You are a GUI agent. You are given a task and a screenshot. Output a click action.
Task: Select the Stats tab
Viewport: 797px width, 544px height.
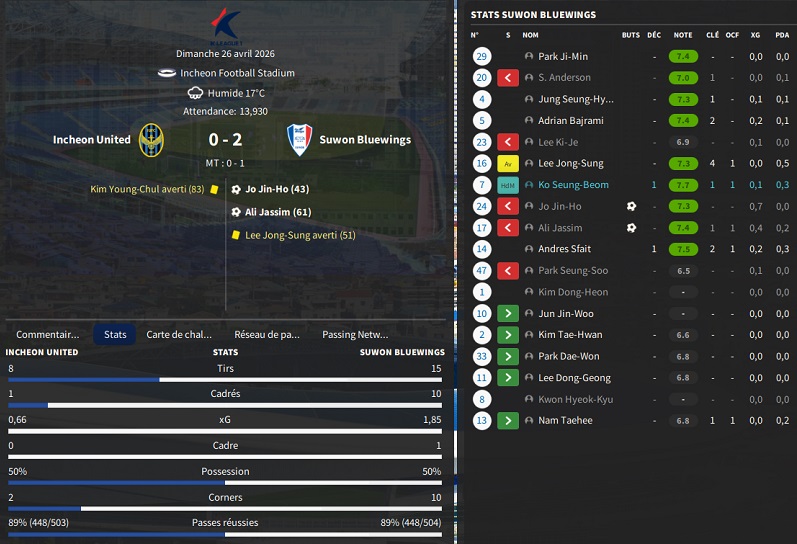pyautogui.click(x=115, y=334)
